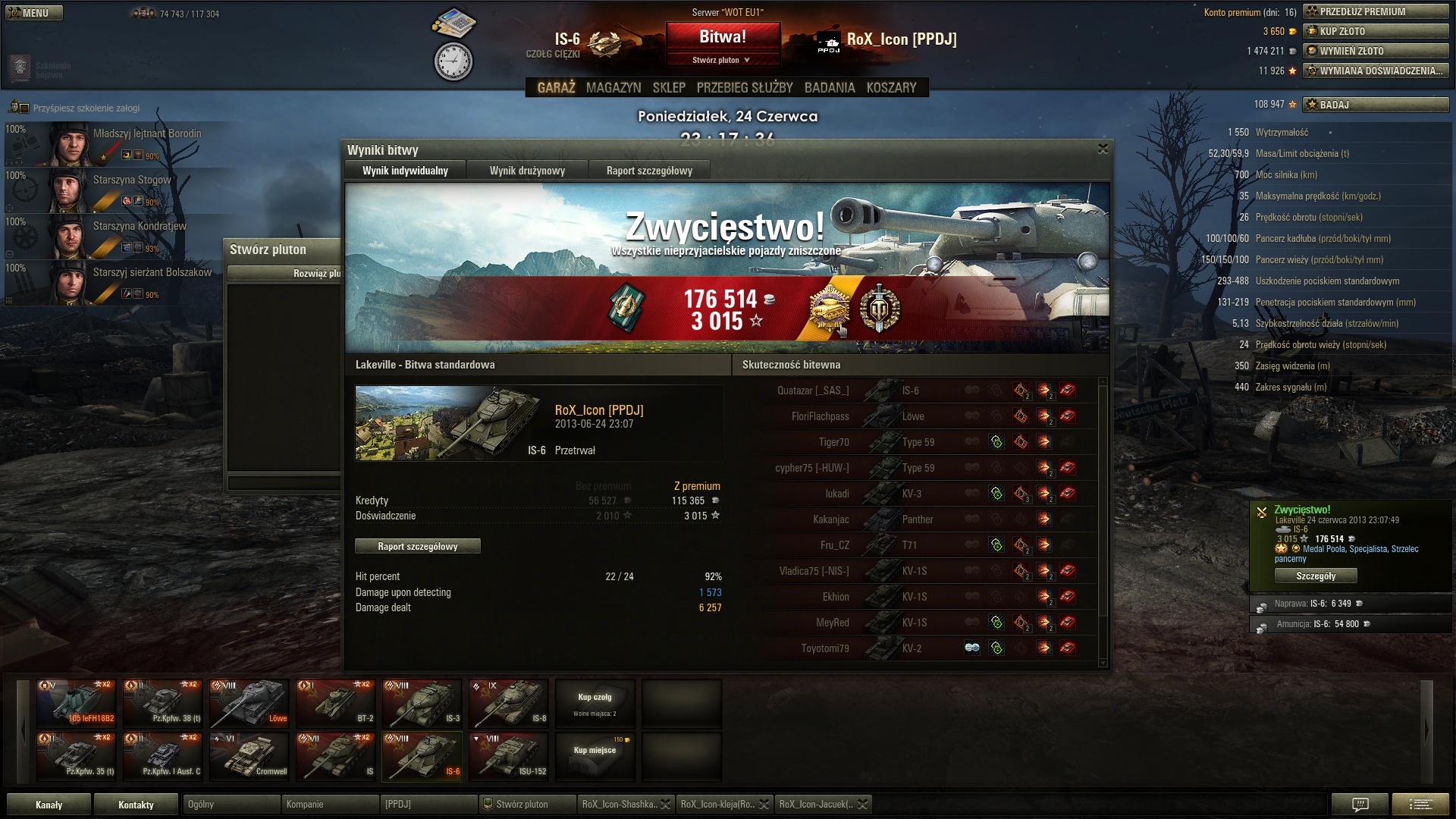Viewport: 1456px width, 819px height.
Task: Choose the Cromwell tank in carousel
Action: 249,756
